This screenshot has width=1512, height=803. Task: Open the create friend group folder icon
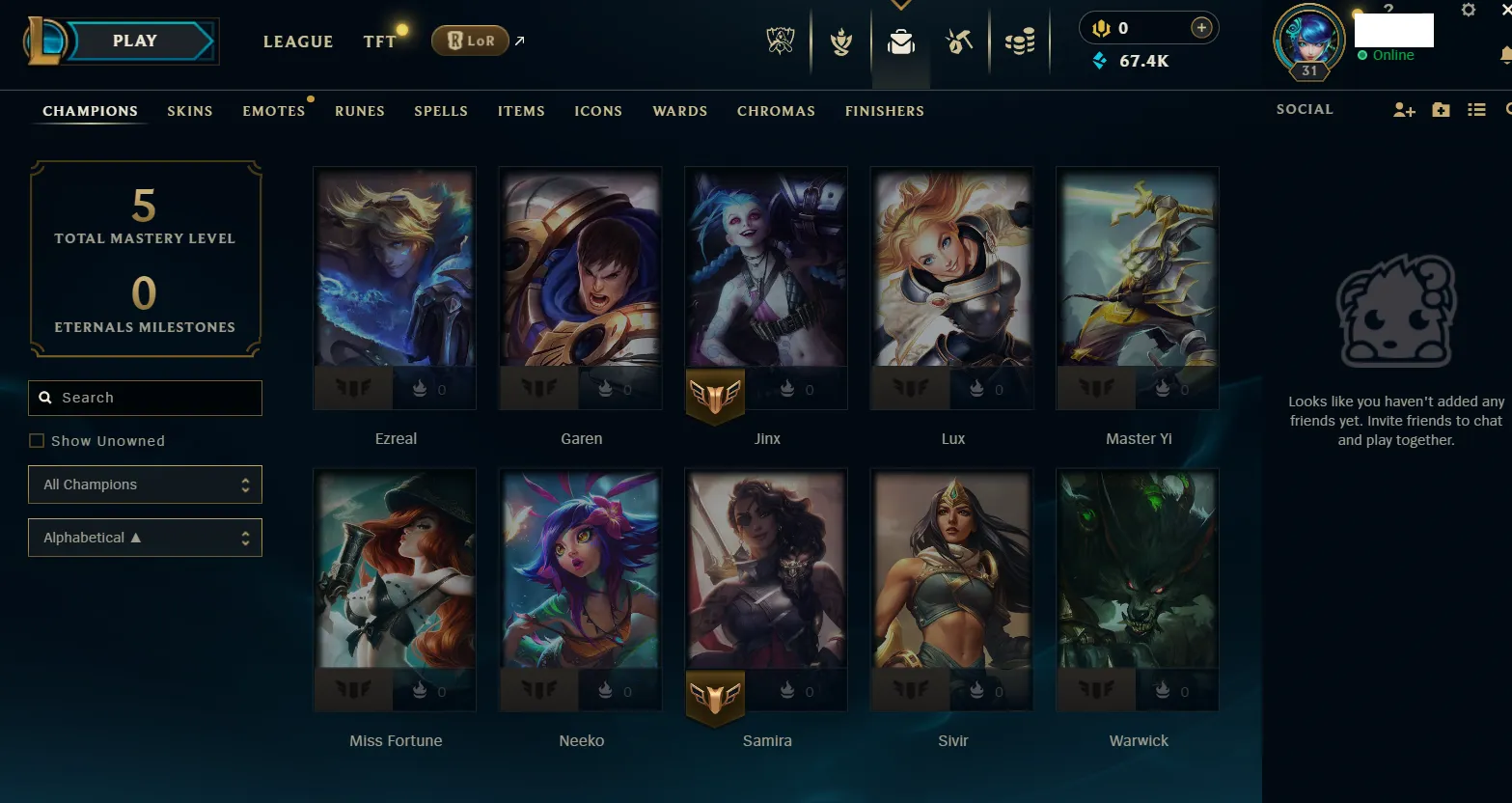point(1440,109)
